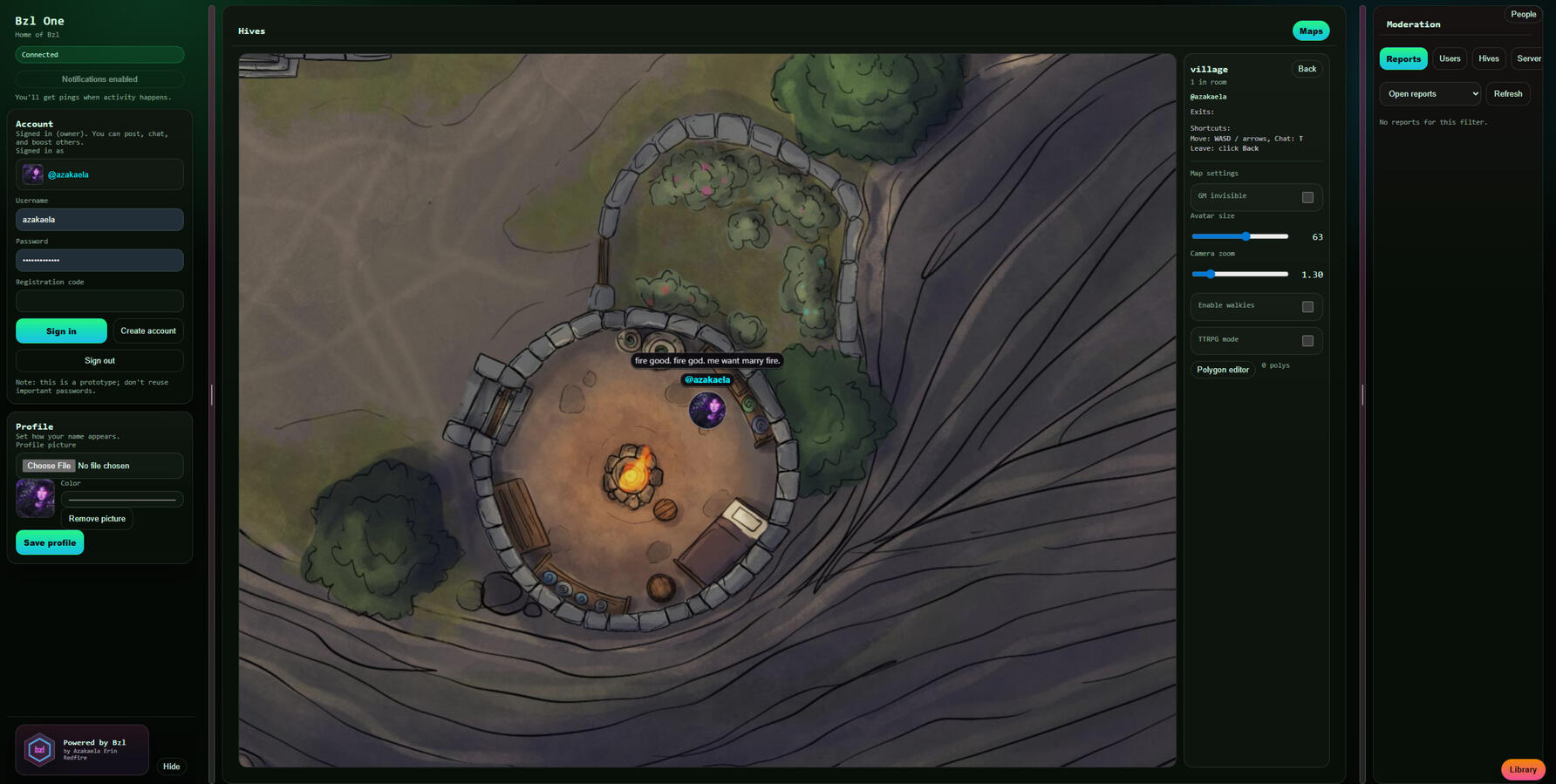Refresh the reports list
1556x784 pixels.
click(x=1507, y=94)
